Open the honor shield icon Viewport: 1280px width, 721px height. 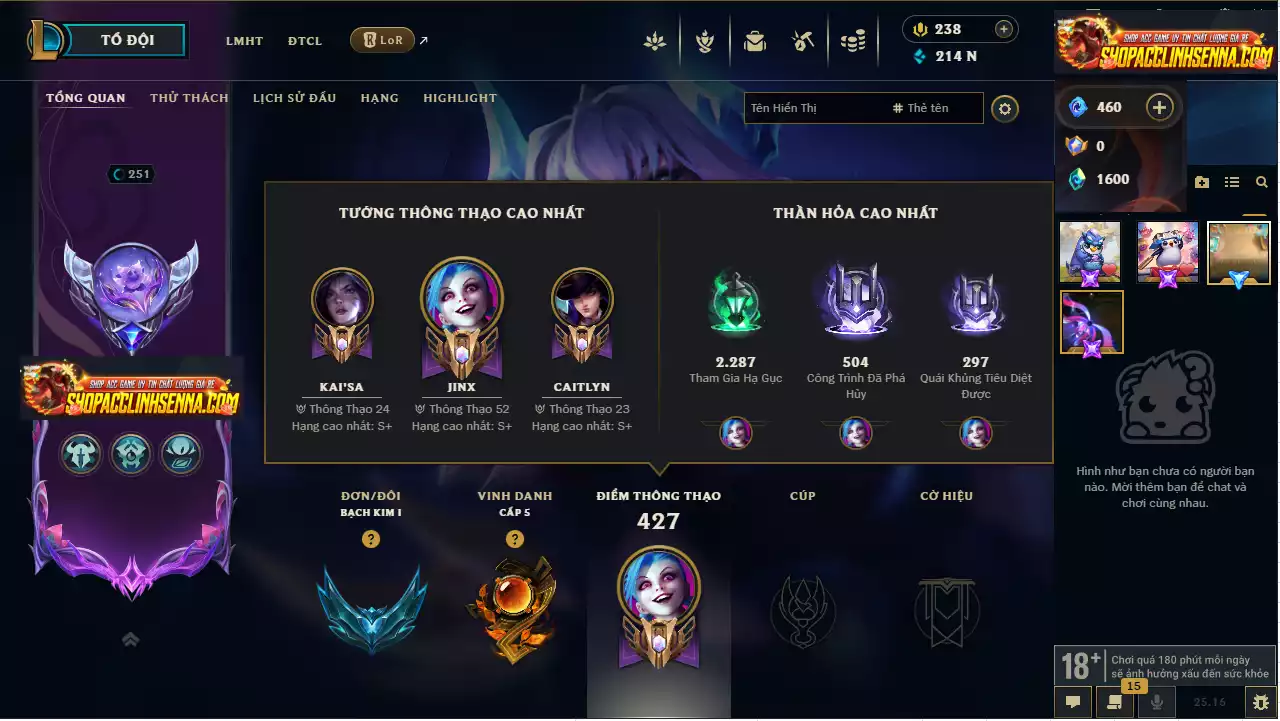(x=705, y=40)
